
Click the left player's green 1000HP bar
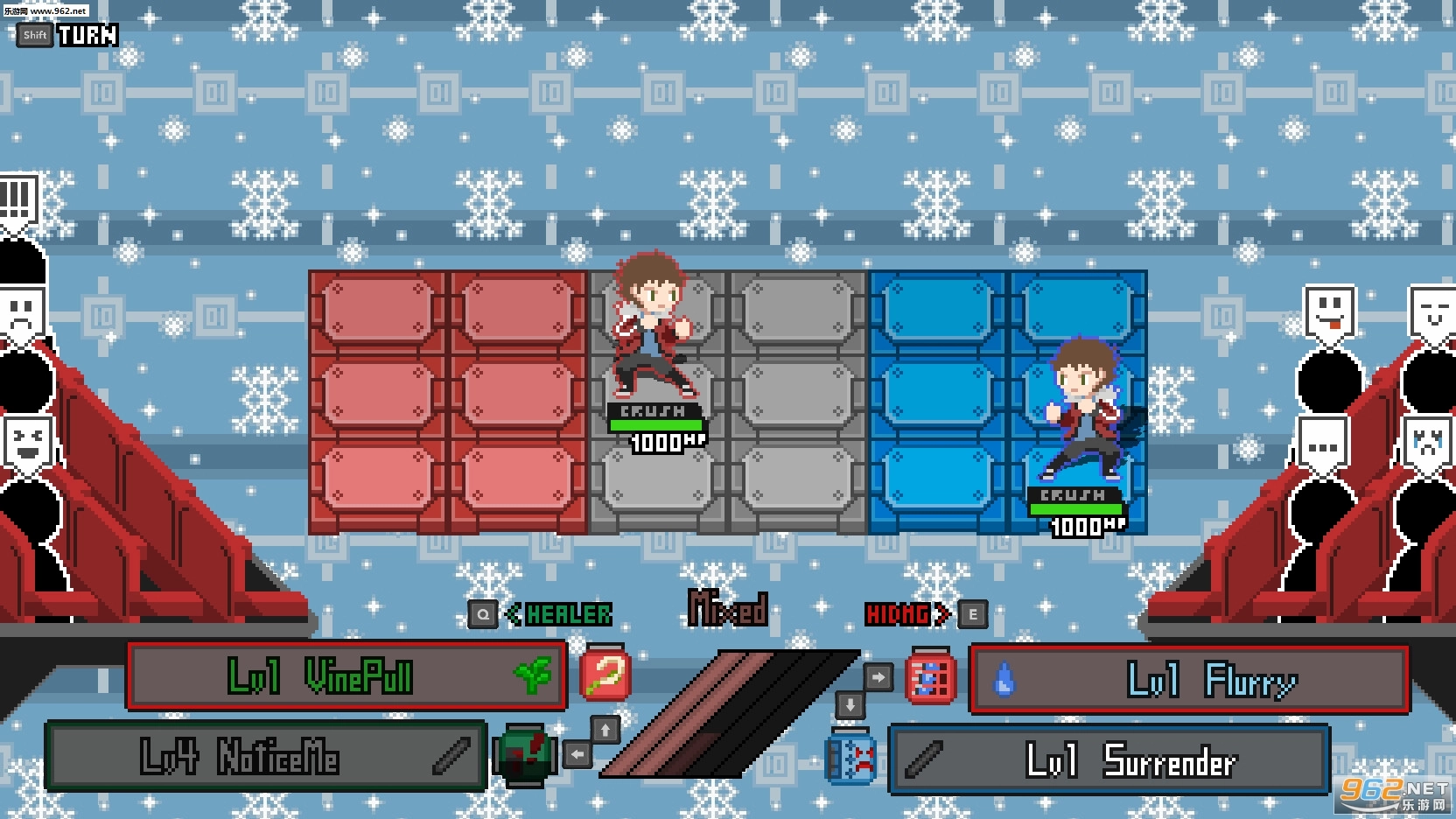pyautogui.click(x=658, y=427)
